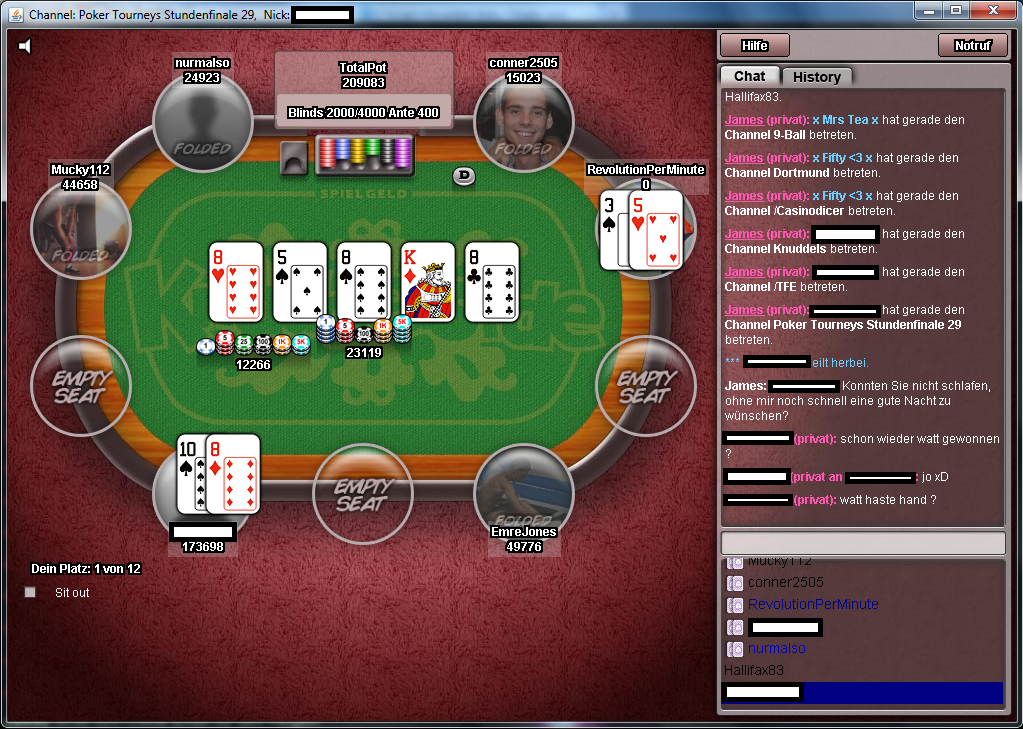1023x729 pixels.
Task: Select the Chat tab
Action: click(749, 76)
